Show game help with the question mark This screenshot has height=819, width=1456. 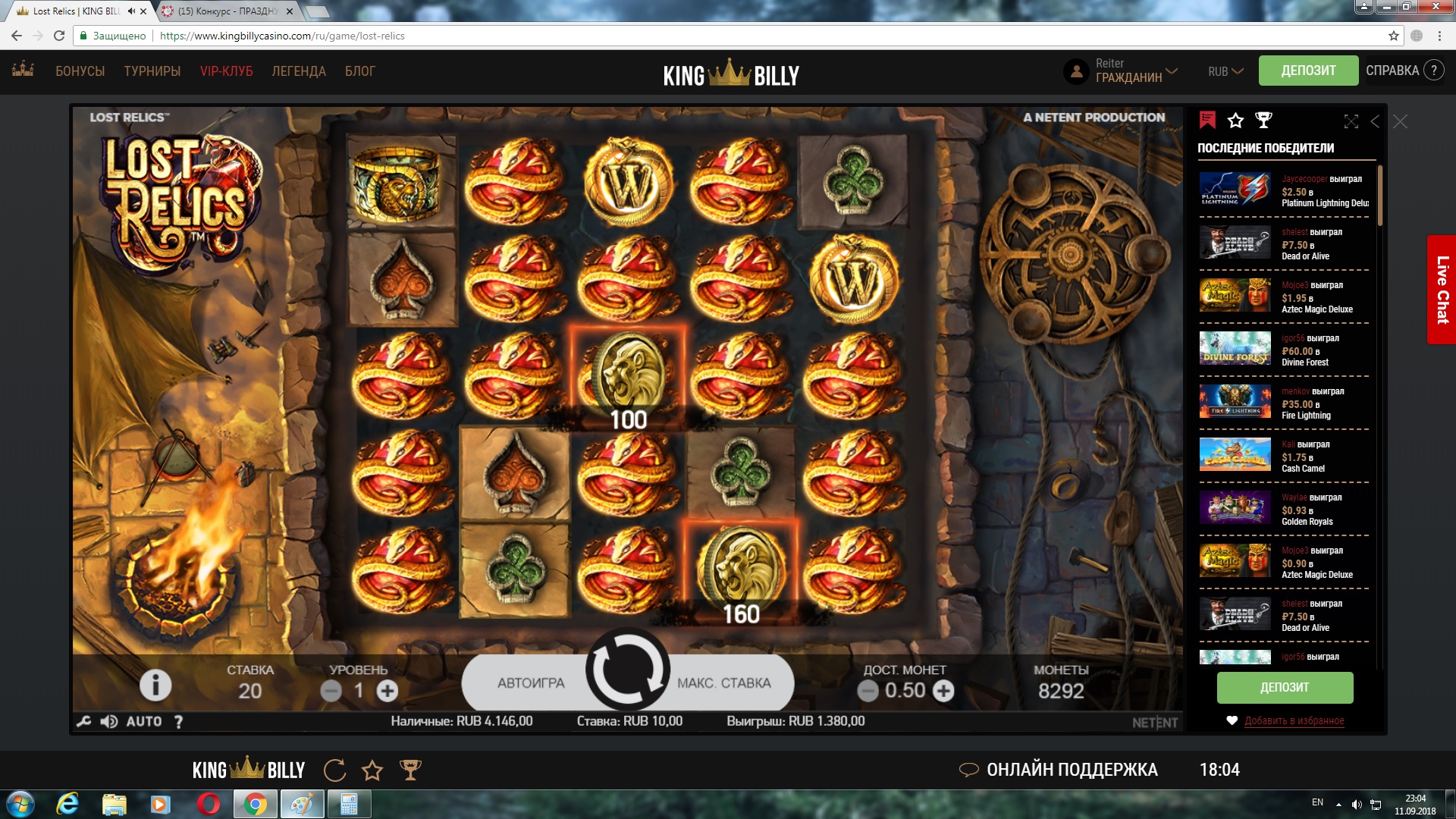178,722
